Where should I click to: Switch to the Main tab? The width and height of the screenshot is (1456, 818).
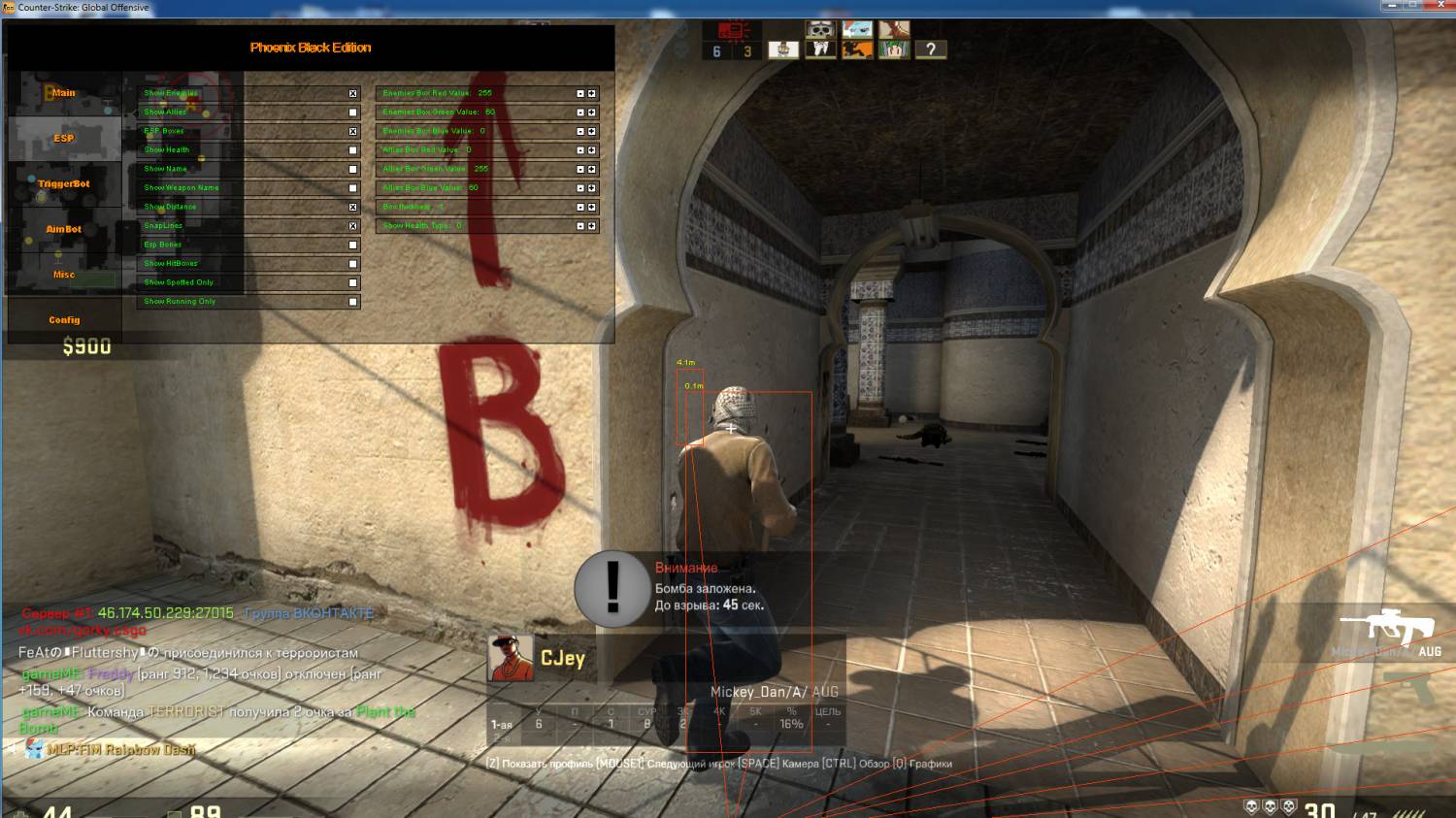coord(64,93)
